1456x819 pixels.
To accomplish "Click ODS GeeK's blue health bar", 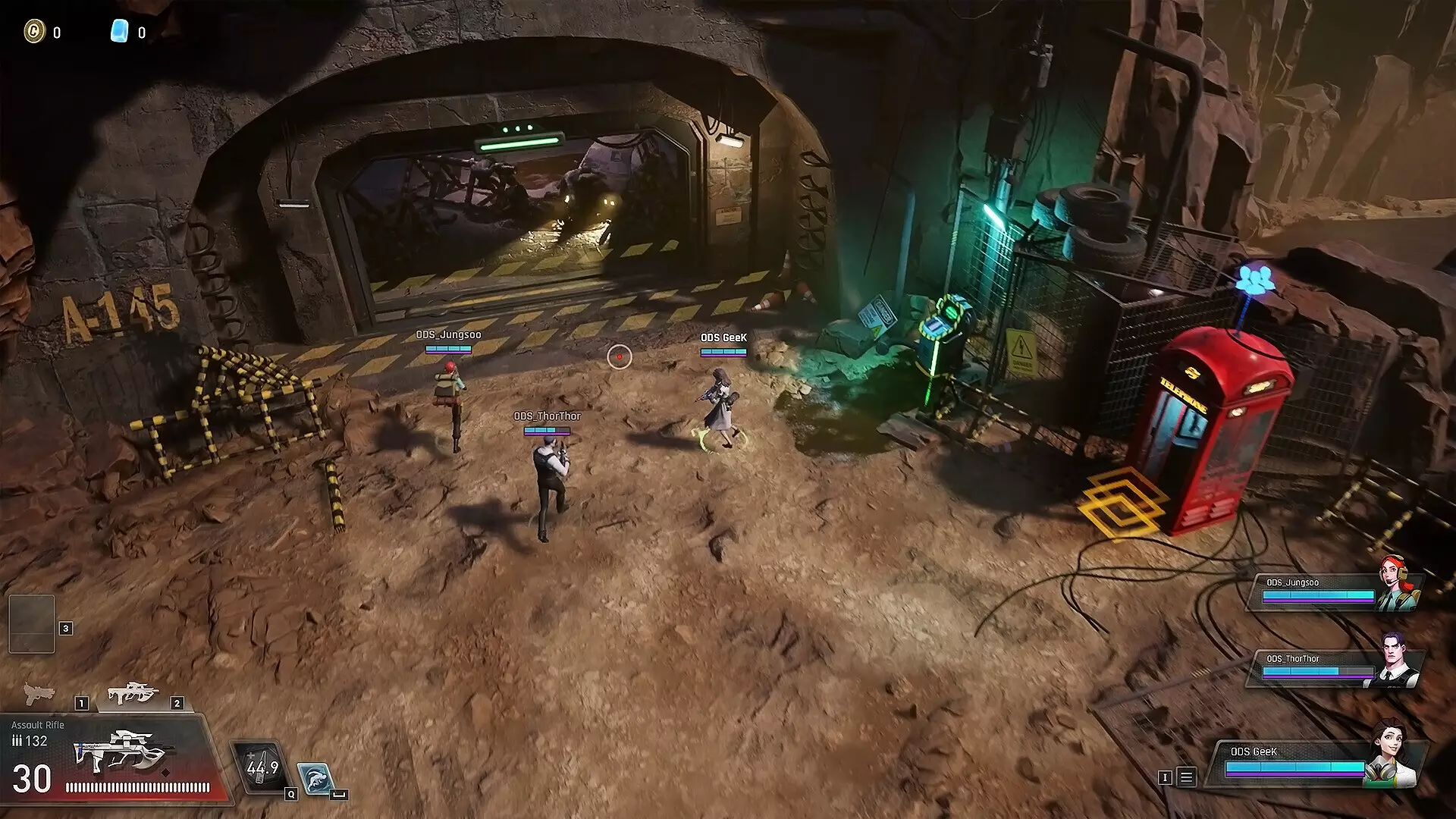I will [x=1293, y=766].
